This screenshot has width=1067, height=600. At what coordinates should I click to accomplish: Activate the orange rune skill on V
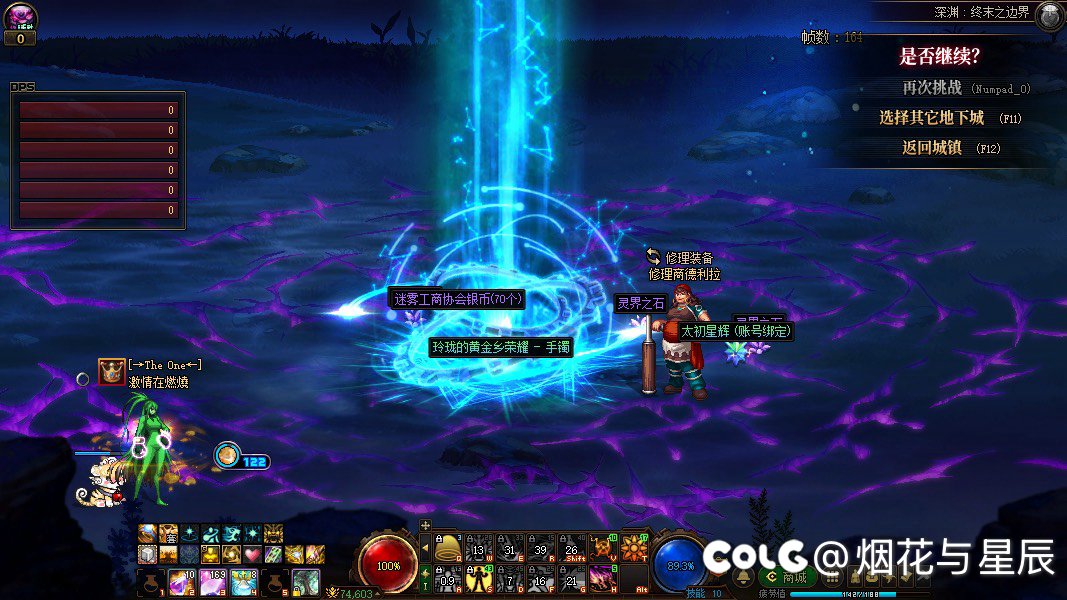point(603,547)
